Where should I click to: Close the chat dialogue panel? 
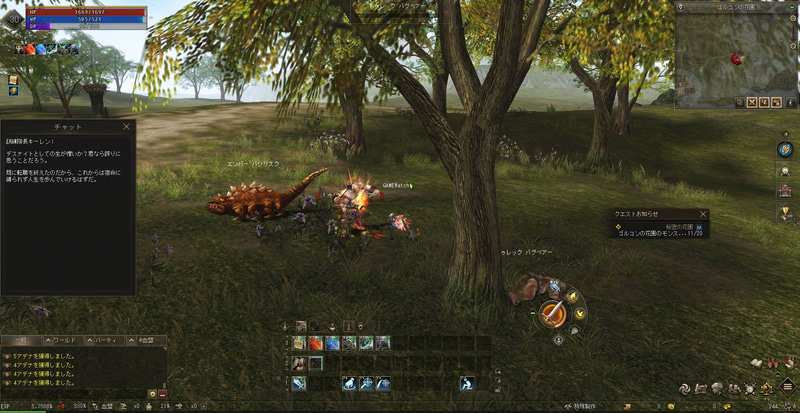pos(126,127)
